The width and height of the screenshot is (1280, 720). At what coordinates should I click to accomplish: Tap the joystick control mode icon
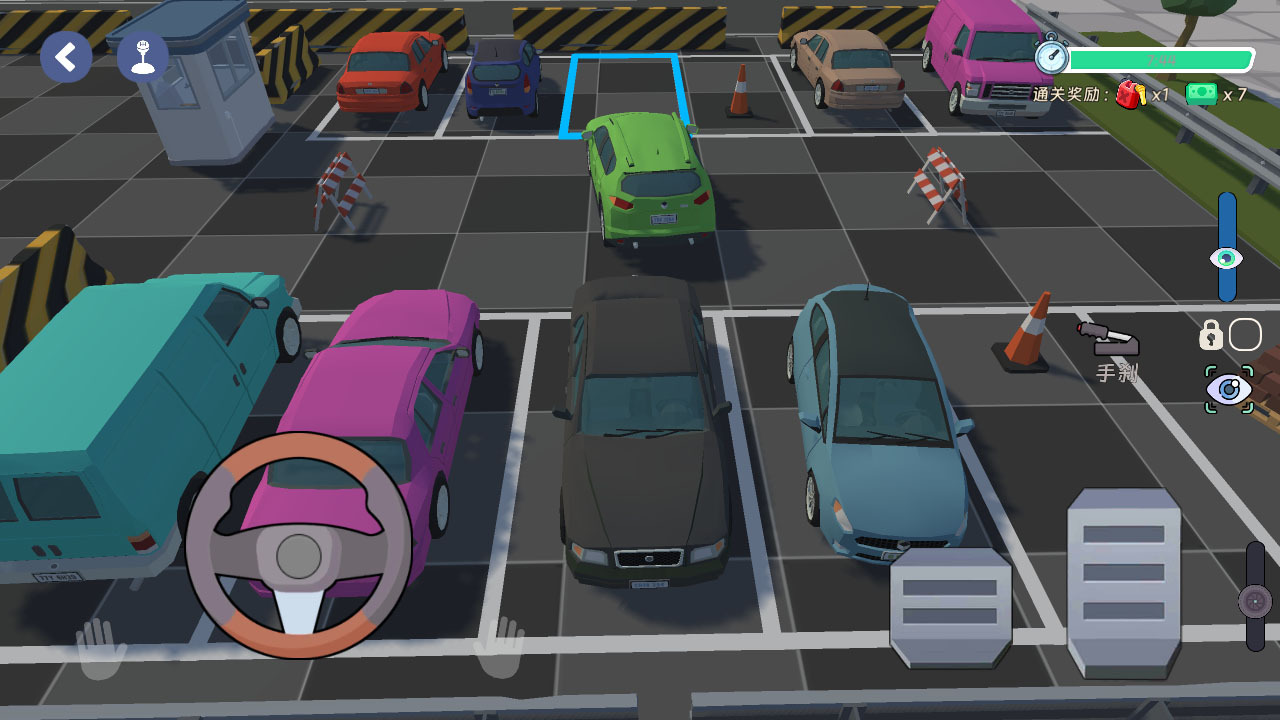(143, 57)
